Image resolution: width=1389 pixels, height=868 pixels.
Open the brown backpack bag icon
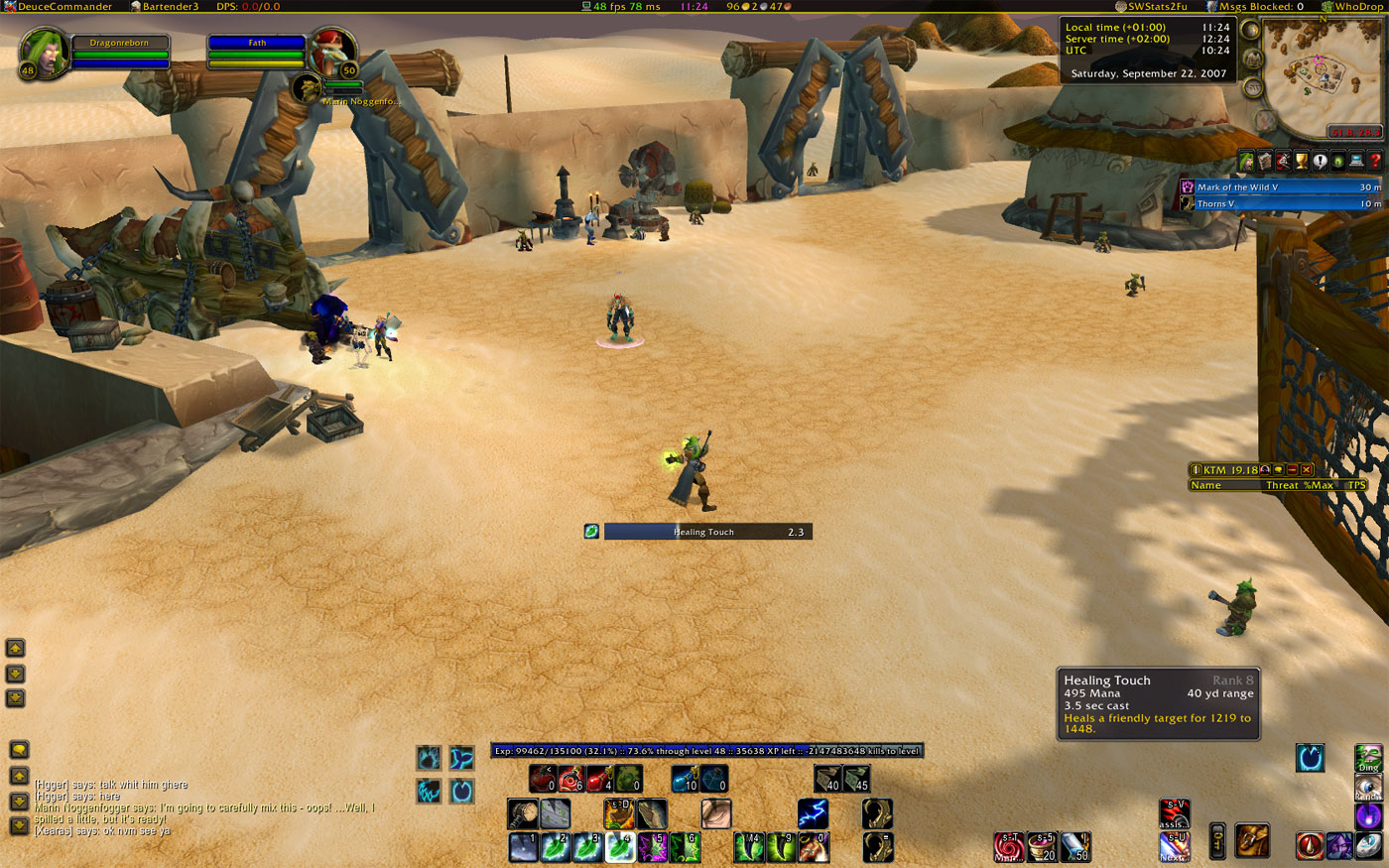point(1252,841)
